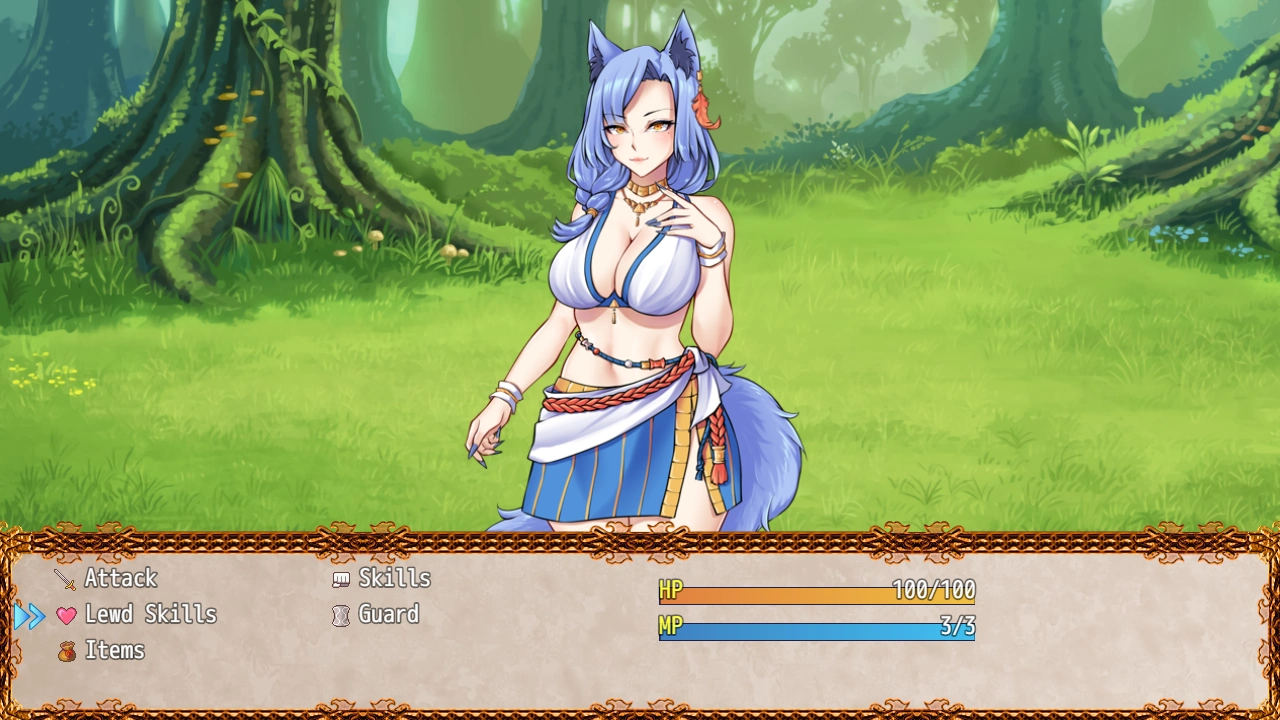Screen dimensions: 1280x720
Task: Select the Attack command
Action: coord(120,578)
